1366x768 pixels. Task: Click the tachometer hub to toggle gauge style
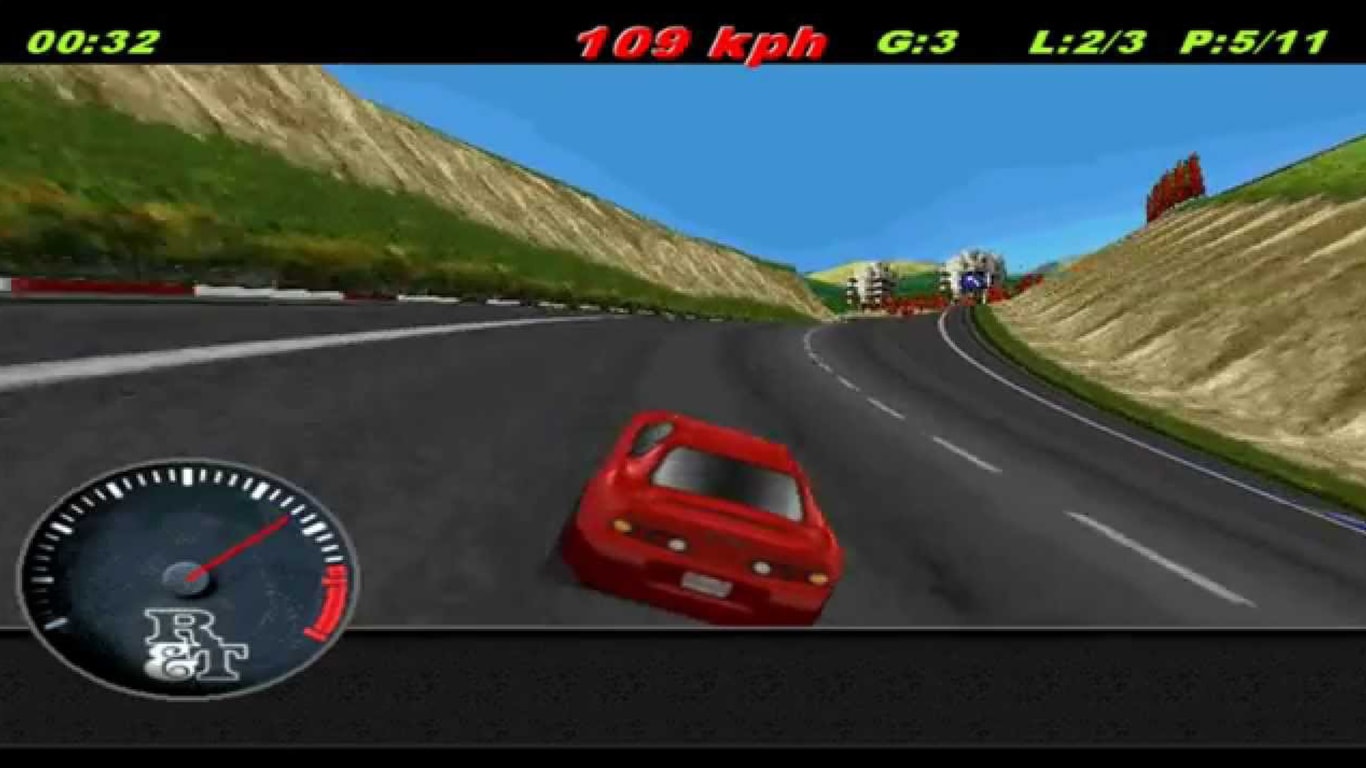pyautogui.click(x=185, y=578)
